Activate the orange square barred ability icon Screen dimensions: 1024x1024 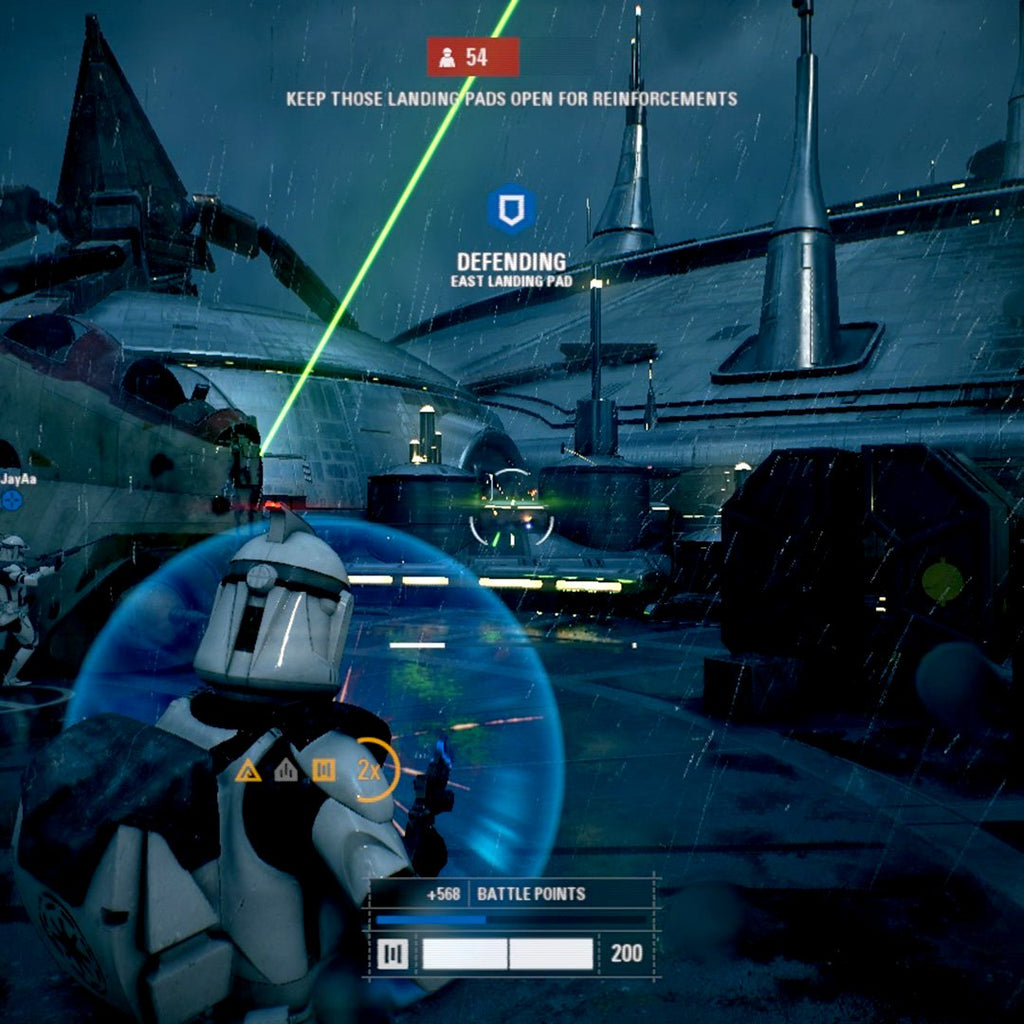(322, 769)
